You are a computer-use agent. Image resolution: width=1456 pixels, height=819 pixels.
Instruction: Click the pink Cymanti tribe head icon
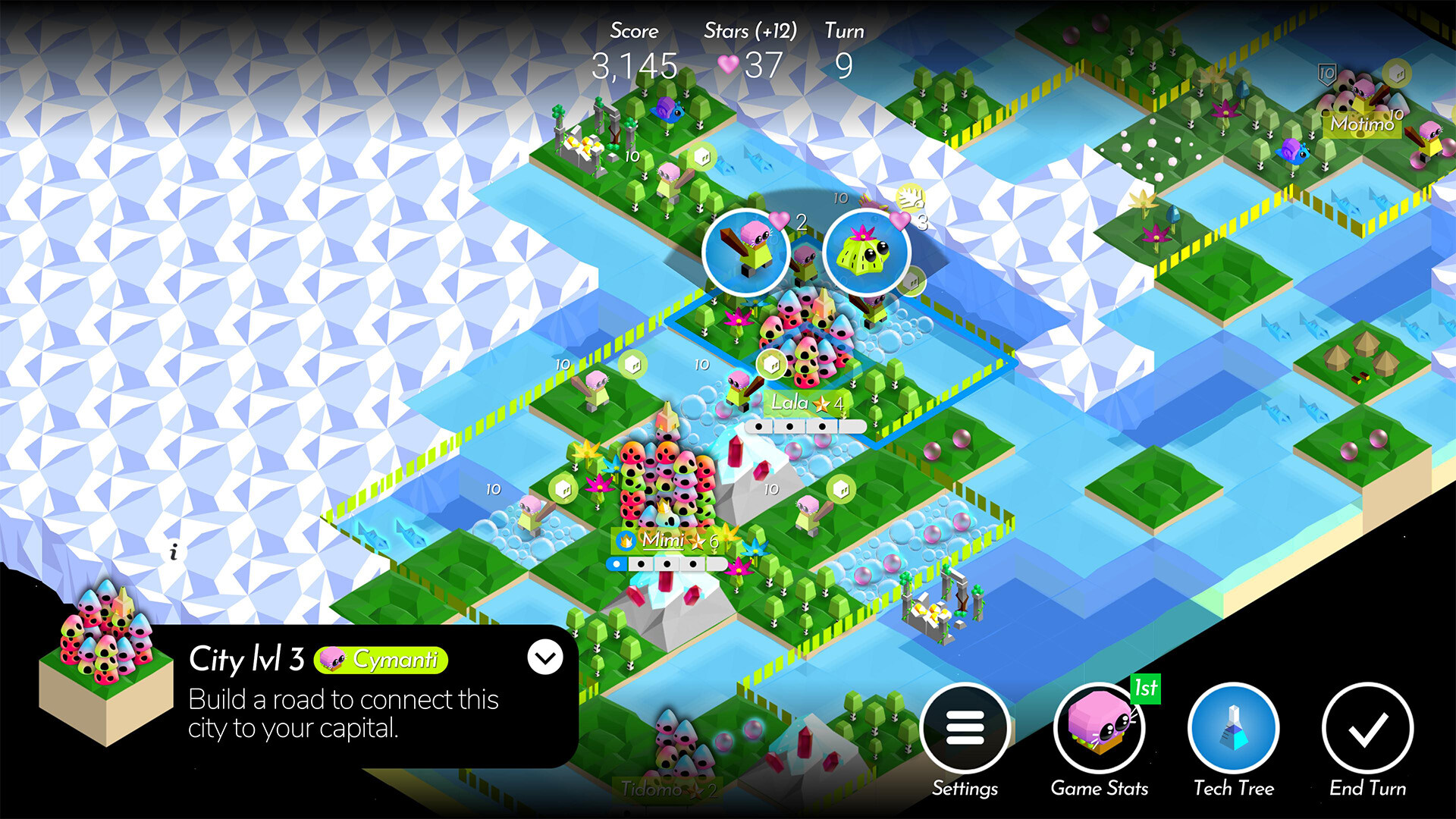tap(331, 660)
